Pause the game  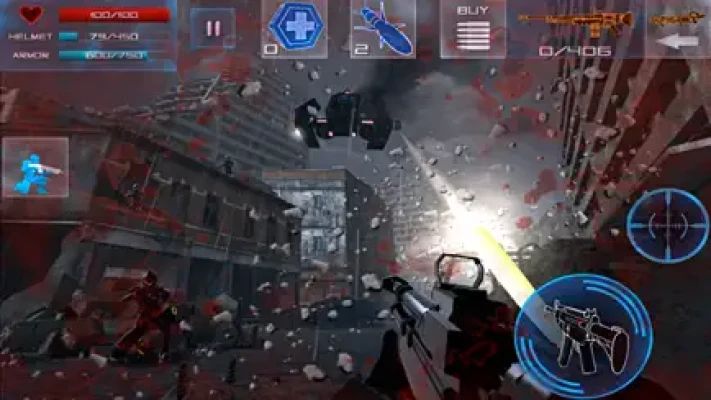point(212,28)
